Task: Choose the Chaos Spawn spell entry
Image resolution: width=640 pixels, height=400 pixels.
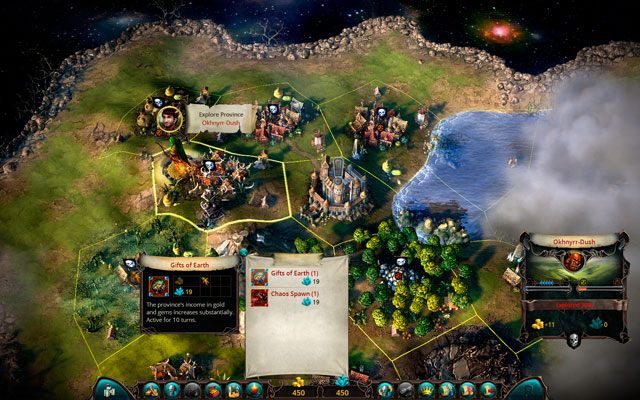Action: pyautogui.click(x=289, y=301)
